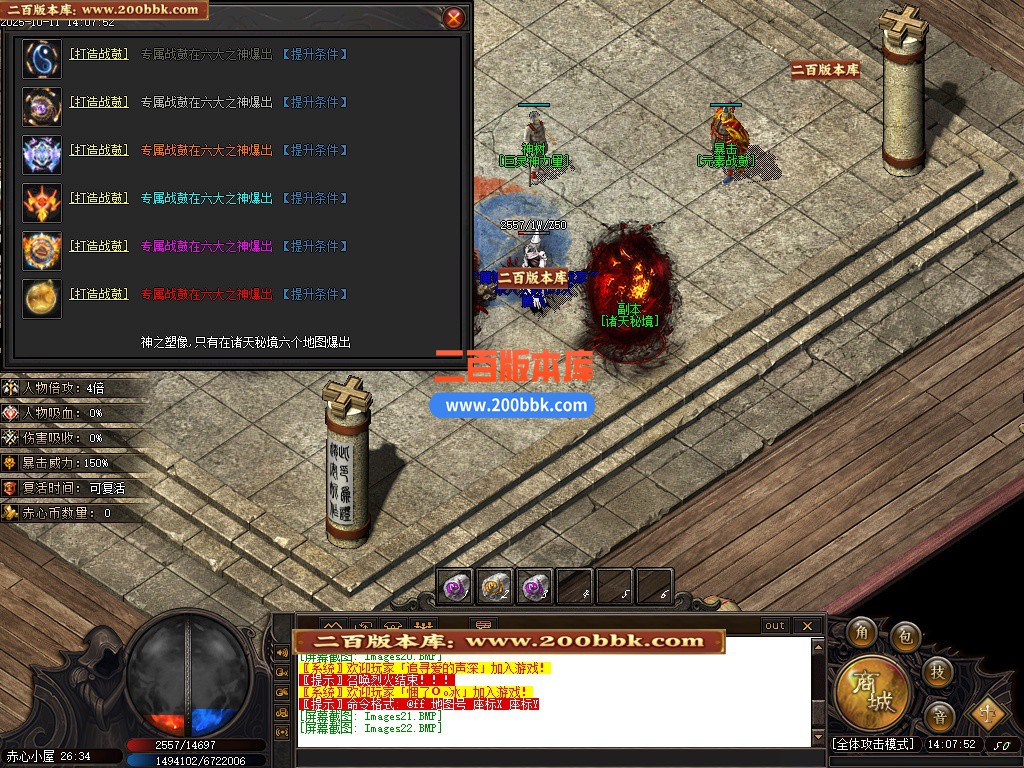1024x768 pixels.
Task: Select the flaming red-orange emblem drum icon
Action: click(x=42, y=203)
